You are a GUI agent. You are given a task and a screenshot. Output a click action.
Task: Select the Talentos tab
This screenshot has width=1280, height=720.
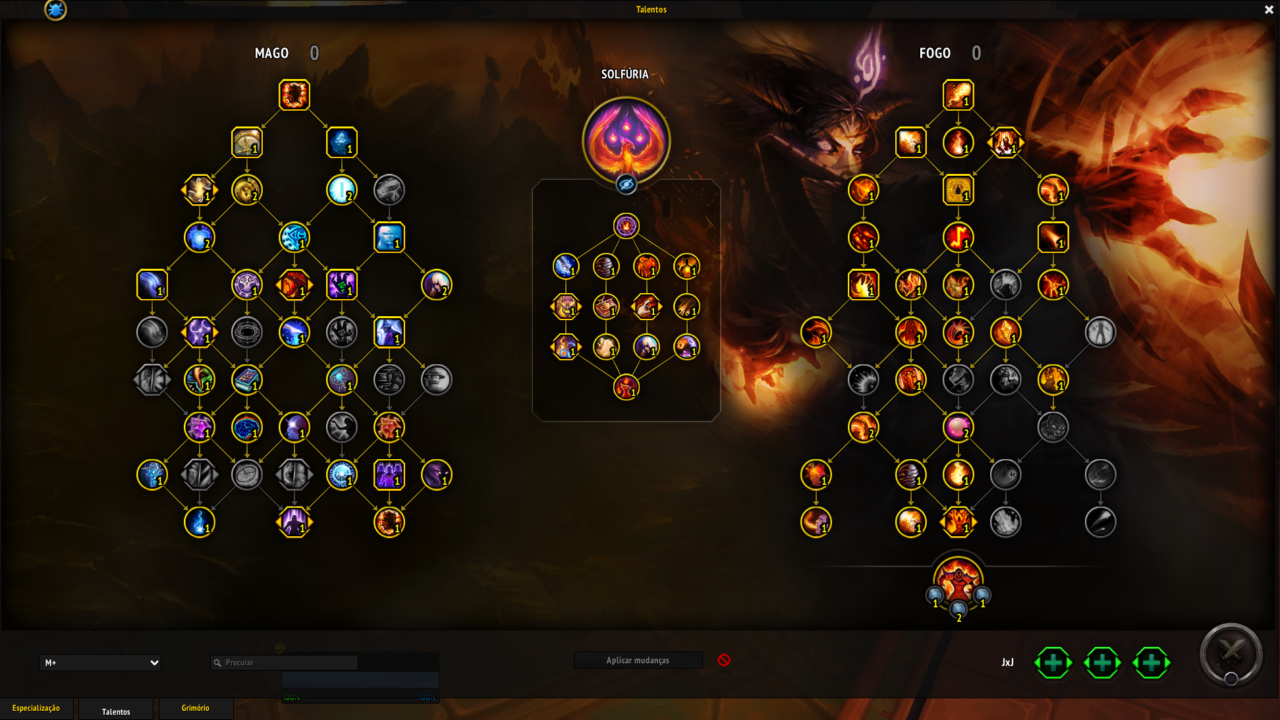pos(116,711)
